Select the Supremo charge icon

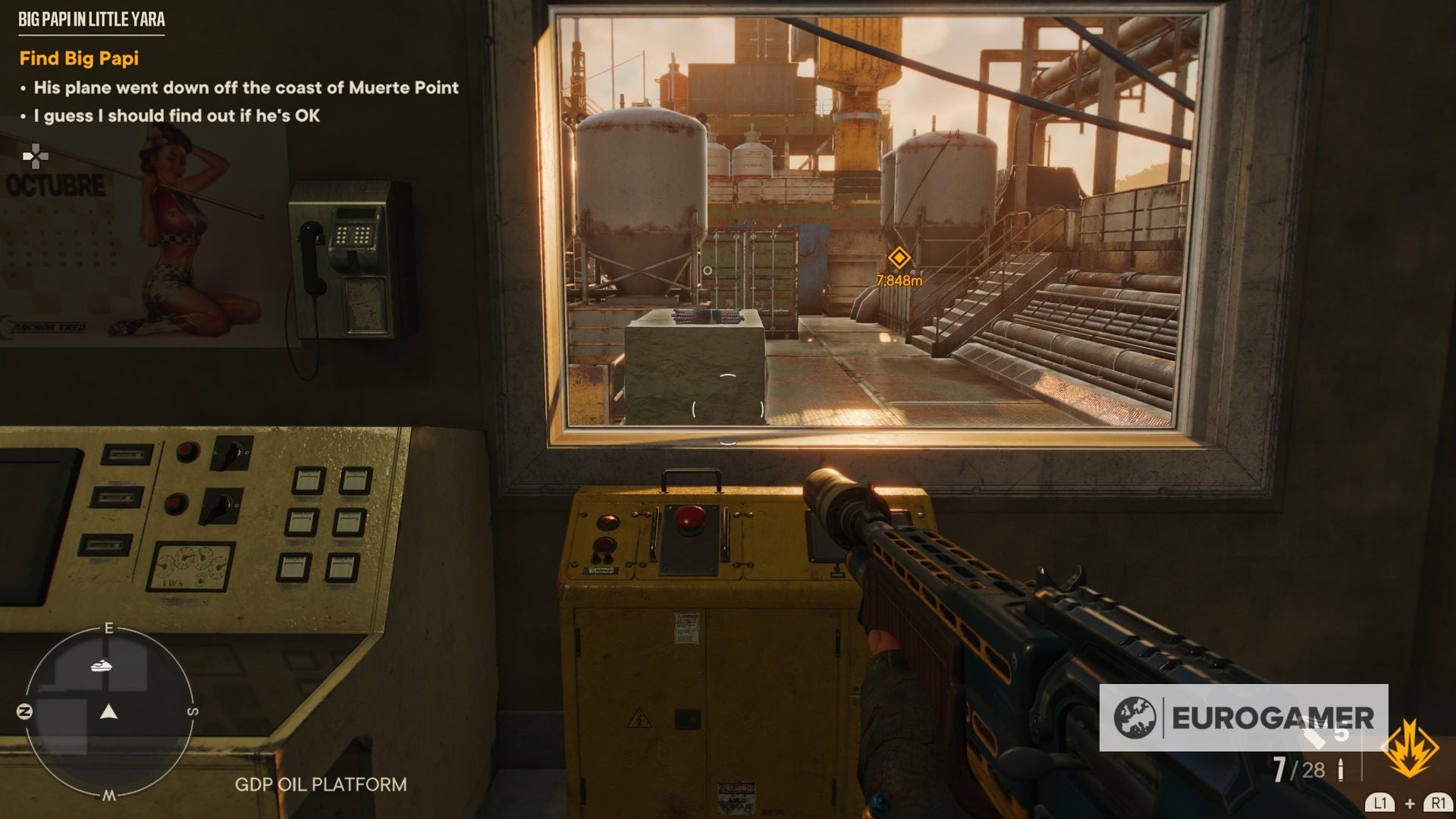click(1410, 746)
